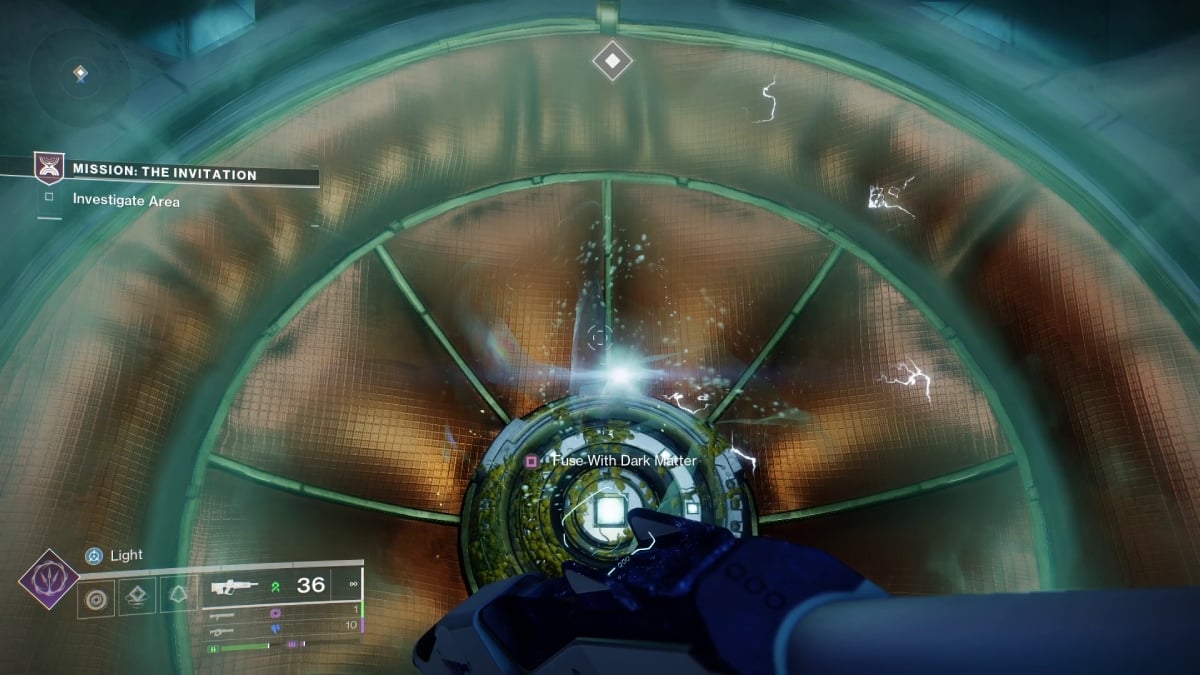Trigger the melee ability diamond icon
Viewport: 1200px width, 675px height.
(x=137, y=598)
